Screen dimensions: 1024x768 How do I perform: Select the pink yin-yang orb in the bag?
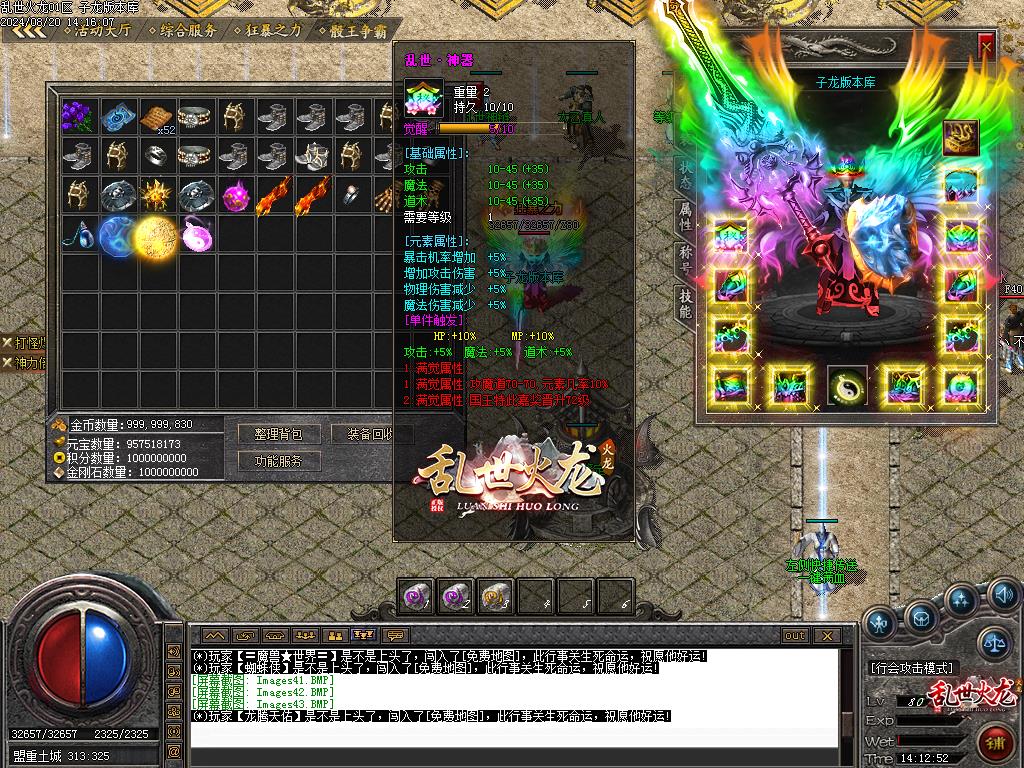tap(195, 235)
